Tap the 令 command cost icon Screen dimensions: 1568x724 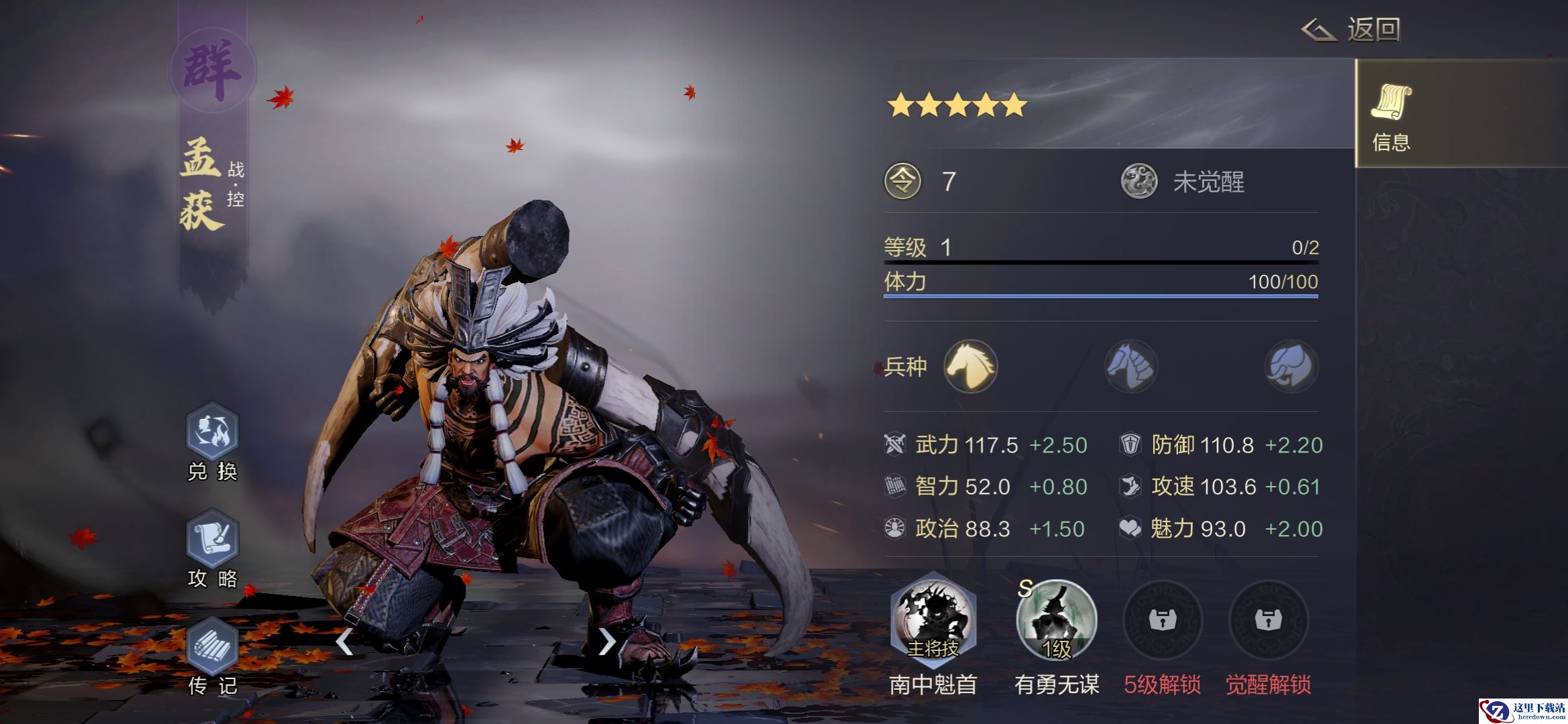click(x=903, y=182)
